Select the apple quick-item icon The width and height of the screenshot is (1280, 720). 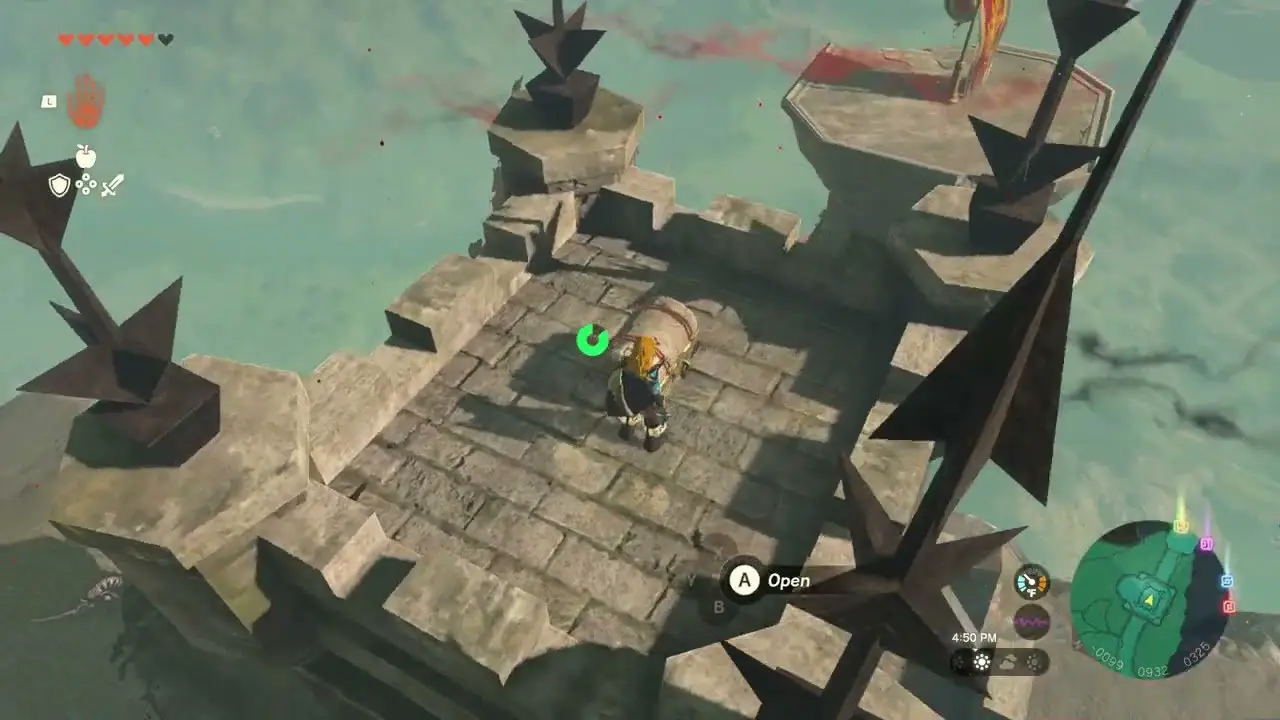[x=86, y=155]
